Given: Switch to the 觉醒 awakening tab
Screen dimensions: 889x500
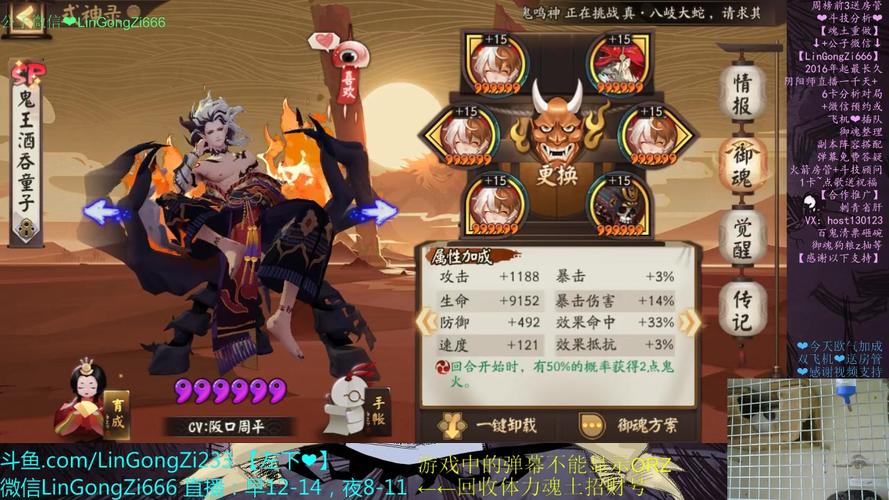Looking at the screenshot, I should [x=743, y=235].
